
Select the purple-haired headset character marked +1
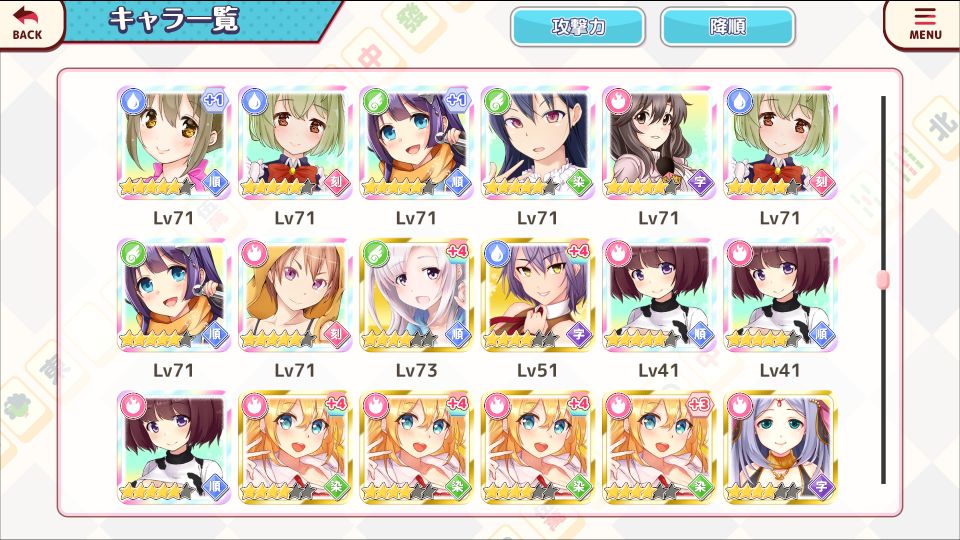click(x=416, y=143)
